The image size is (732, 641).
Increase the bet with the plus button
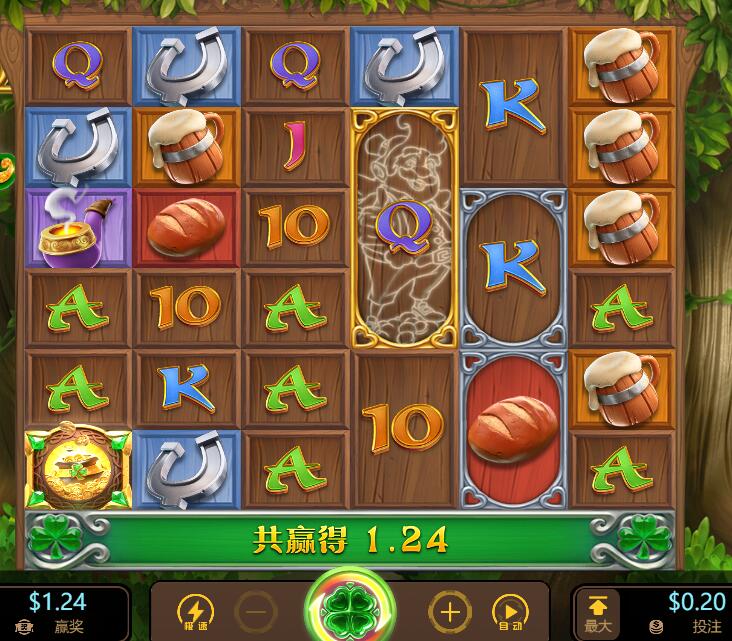(449, 612)
